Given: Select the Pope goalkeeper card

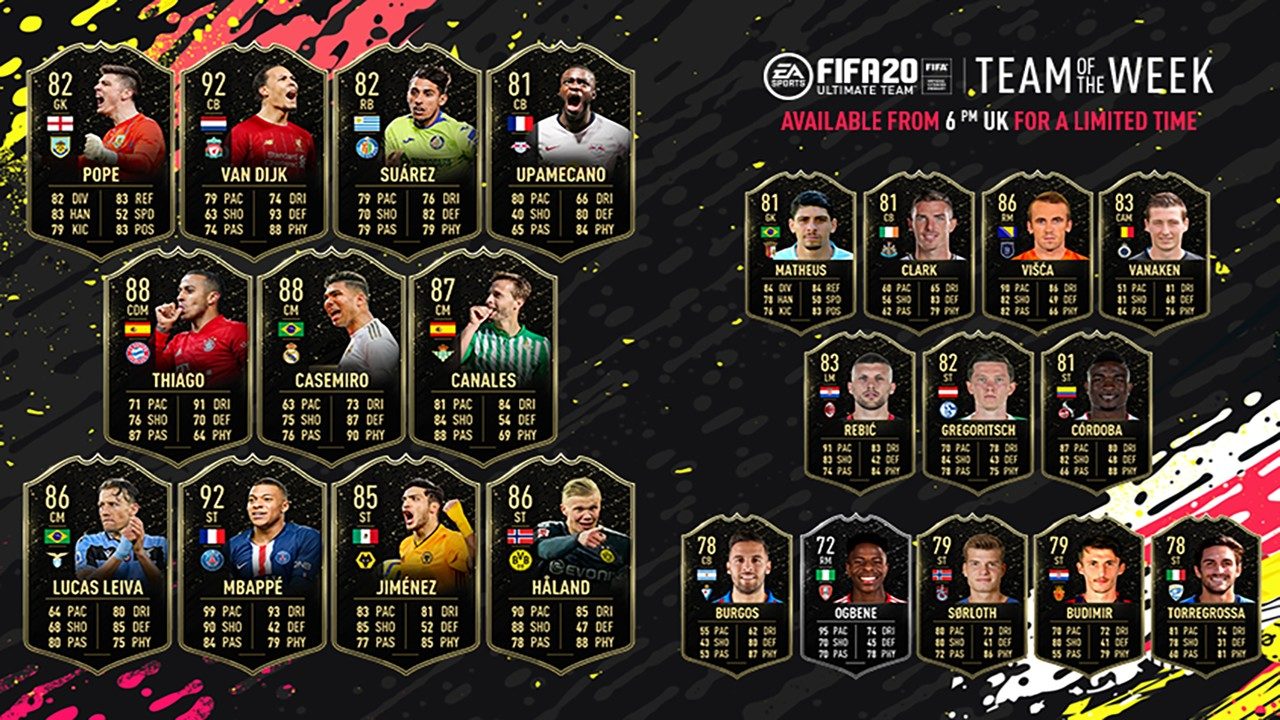Looking at the screenshot, I should (99, 150).
